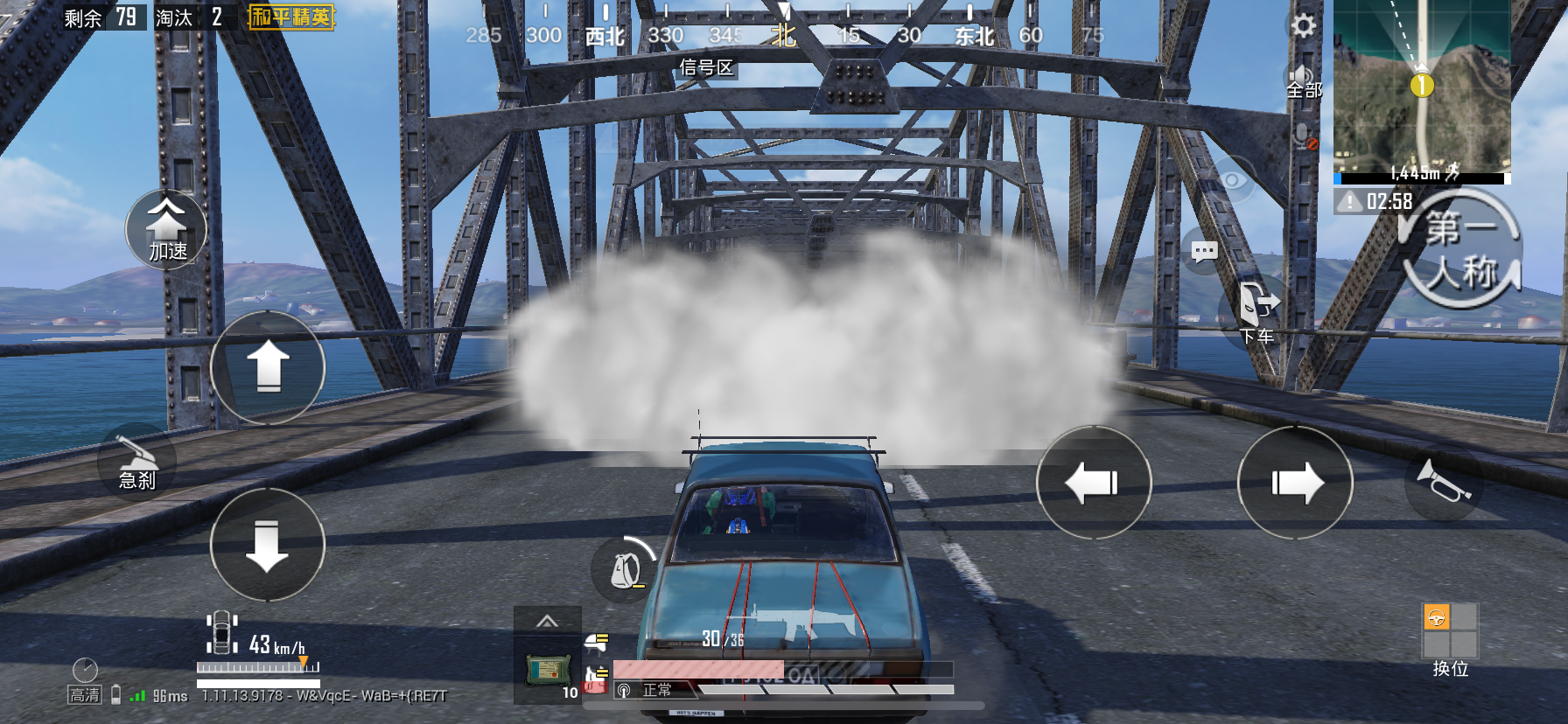This screenshot has width=1568, height=724.
Task: Open the backpack inventory
Action: 625,570
